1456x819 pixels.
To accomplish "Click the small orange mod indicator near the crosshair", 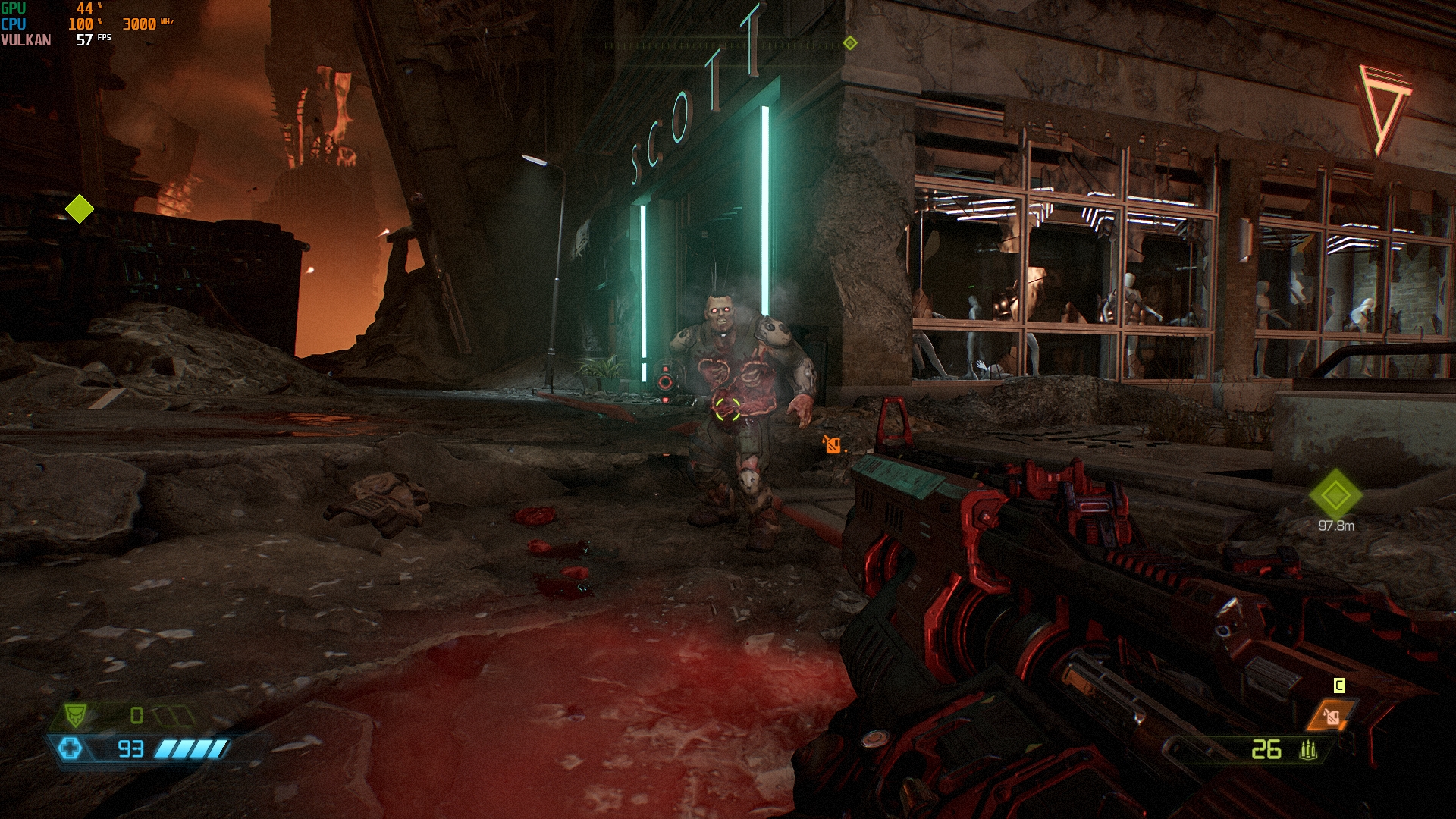I will pos(833,445).
